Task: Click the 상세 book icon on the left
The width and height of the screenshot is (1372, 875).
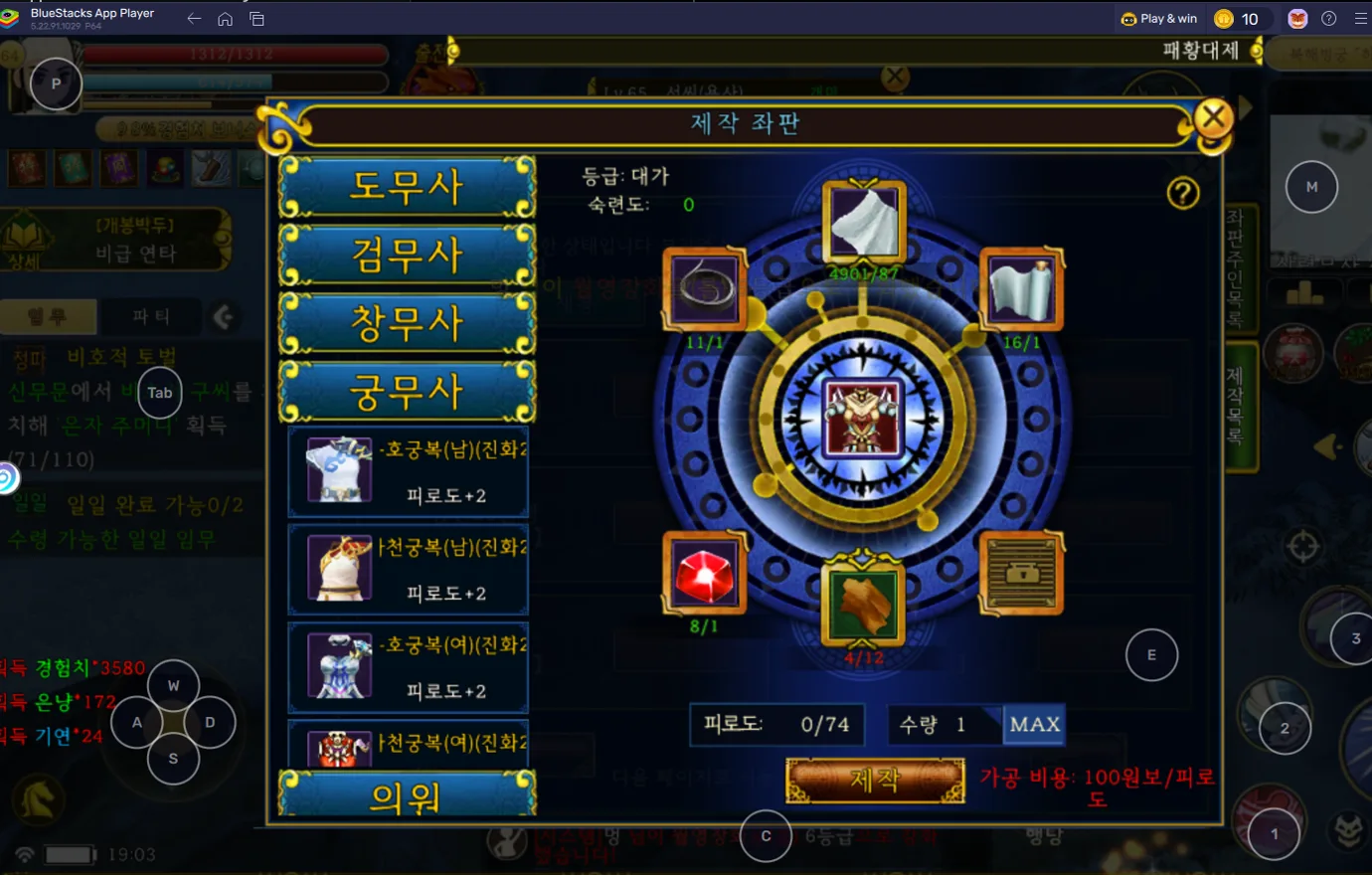Action: click(22, 239)
